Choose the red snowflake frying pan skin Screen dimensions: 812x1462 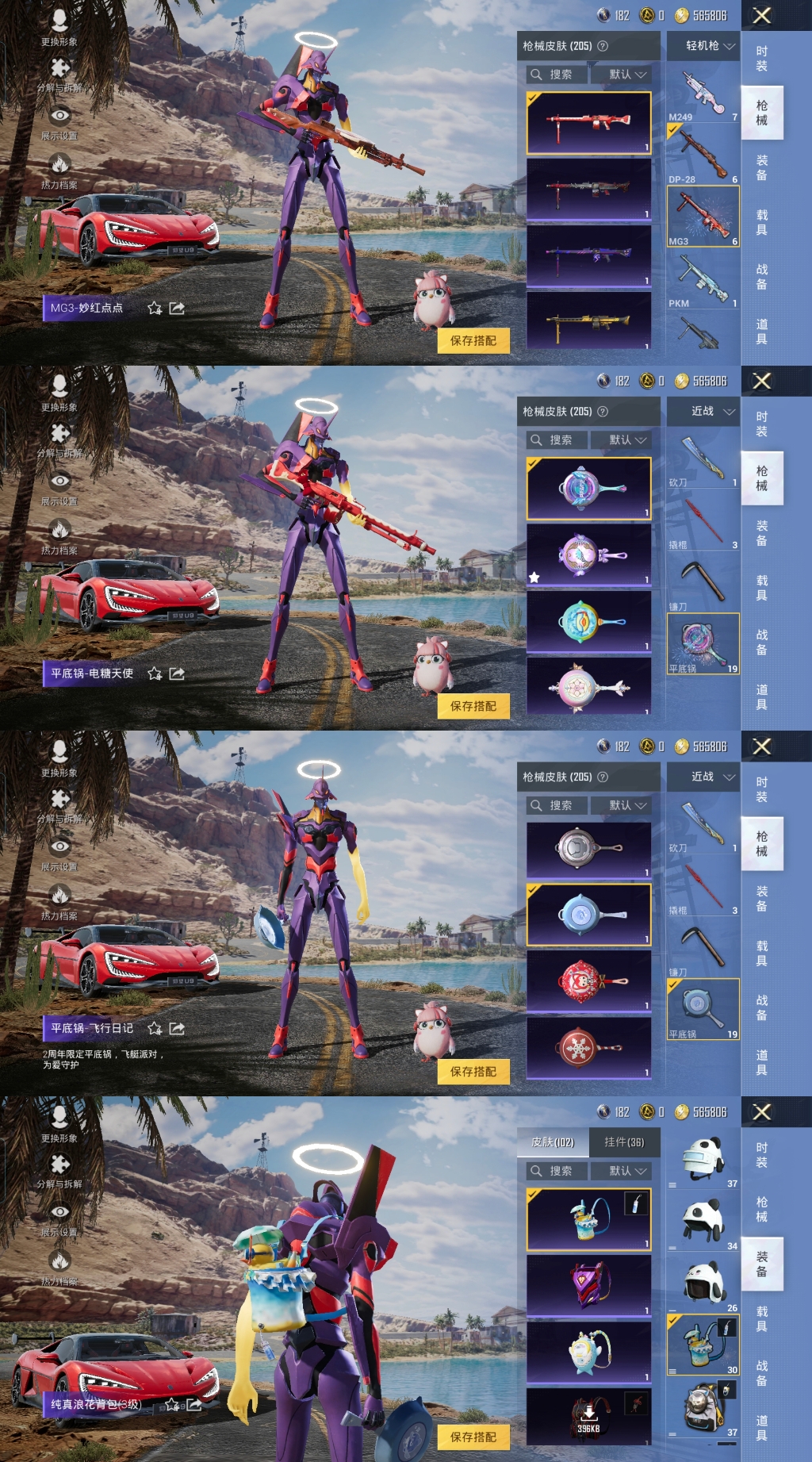click(x=588, y=1048)
